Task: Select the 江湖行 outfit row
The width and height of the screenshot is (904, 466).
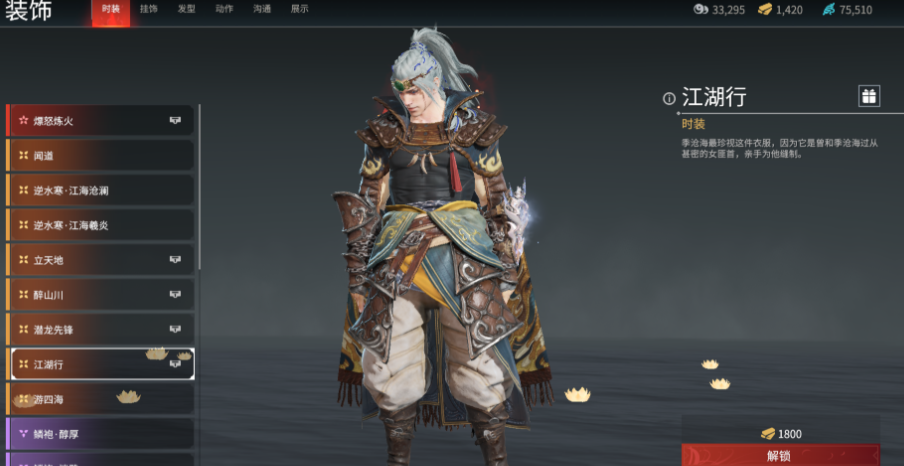Action: 100,364
